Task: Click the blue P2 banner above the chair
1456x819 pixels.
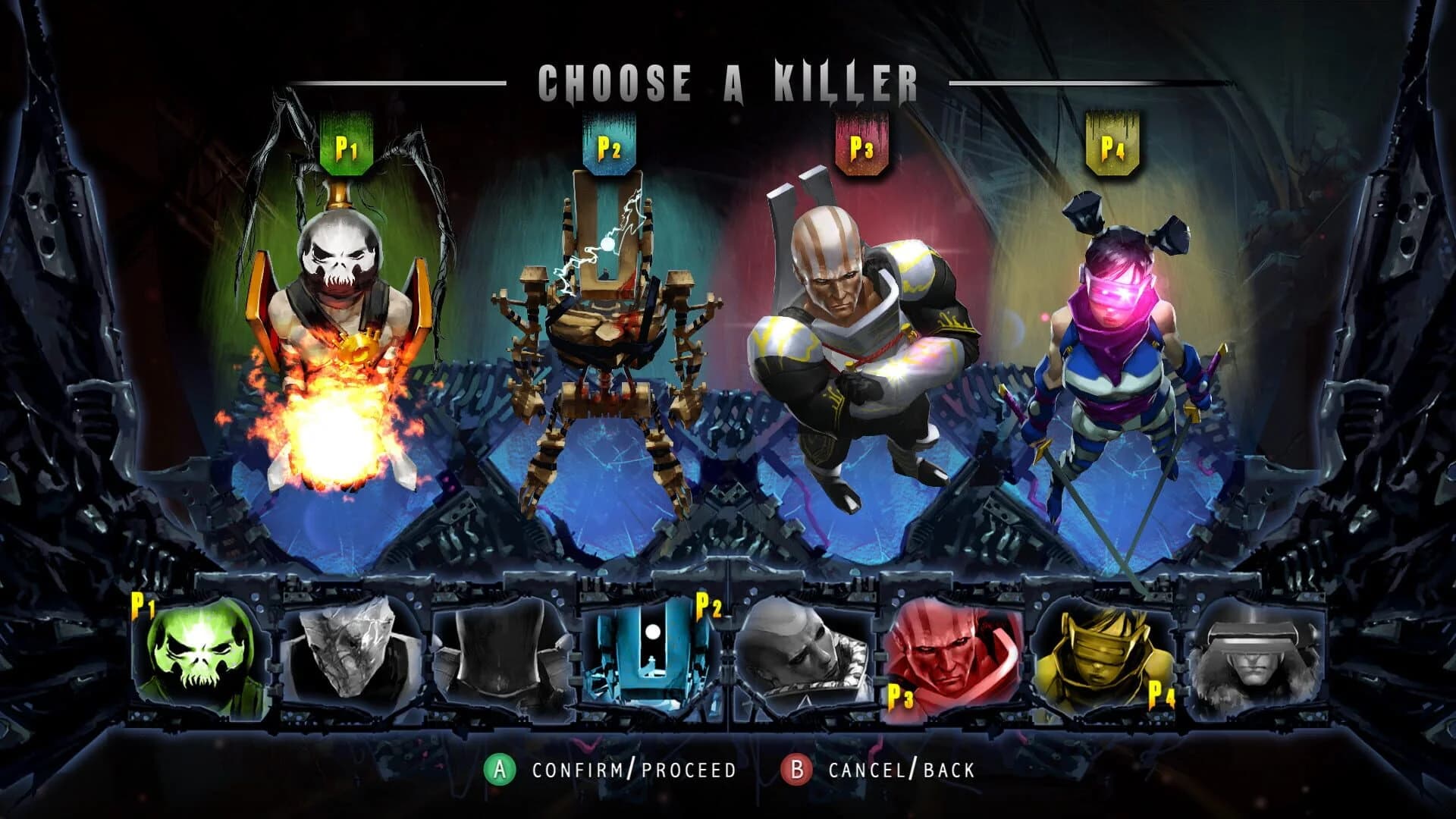Action: point(607,143)
